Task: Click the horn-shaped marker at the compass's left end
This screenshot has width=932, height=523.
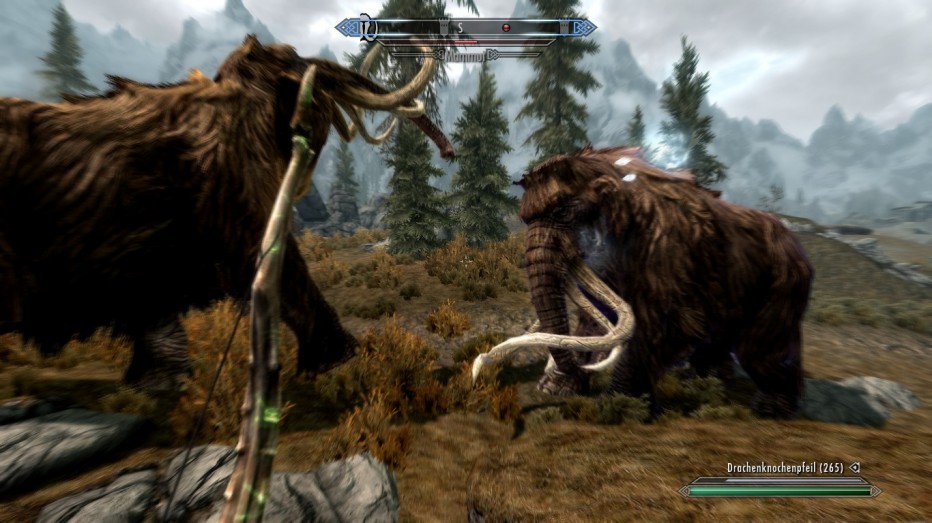Action: [367, 28]
